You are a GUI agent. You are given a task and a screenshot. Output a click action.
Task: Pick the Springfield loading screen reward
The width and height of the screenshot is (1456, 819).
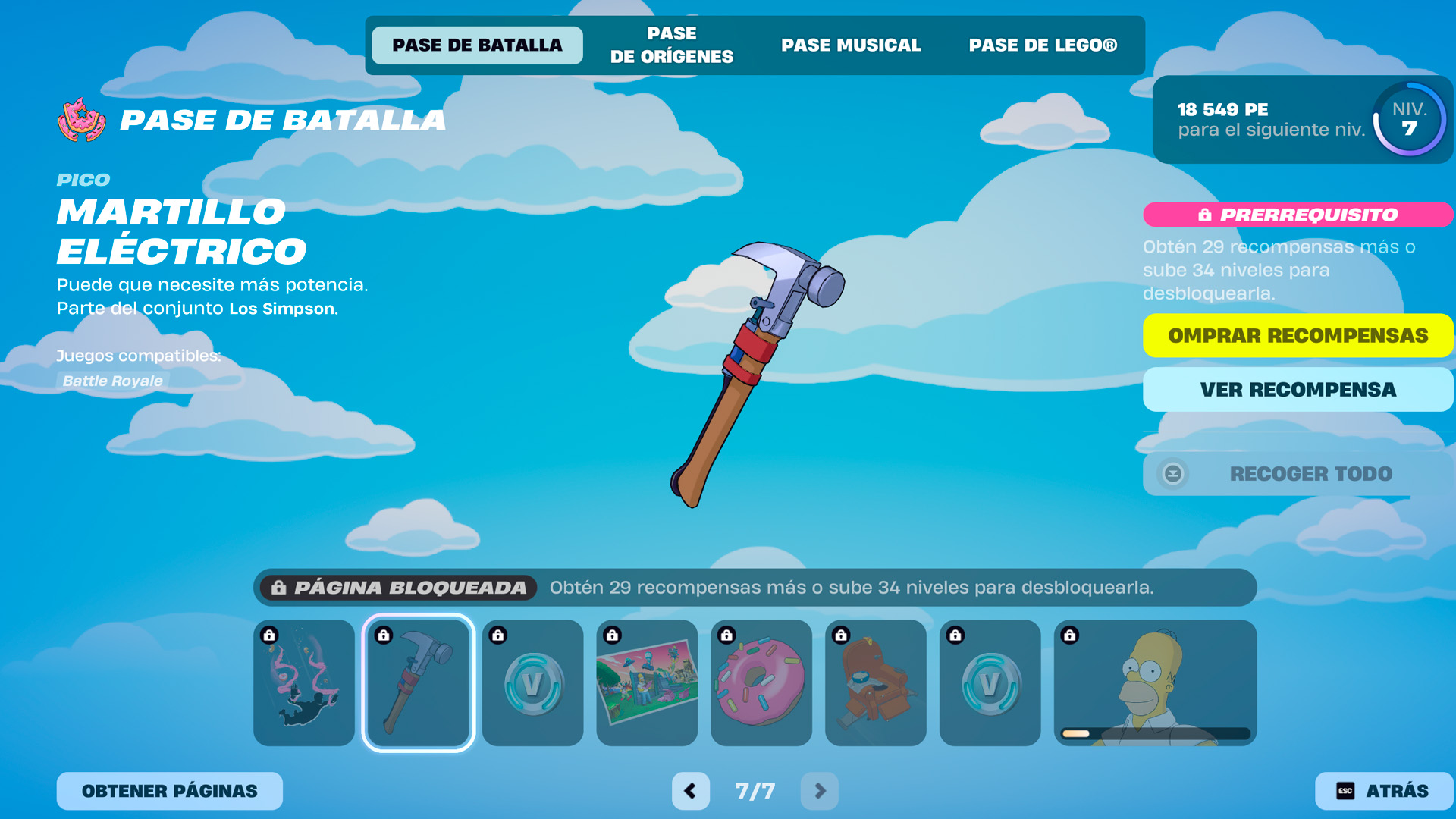tap(647, 682)
